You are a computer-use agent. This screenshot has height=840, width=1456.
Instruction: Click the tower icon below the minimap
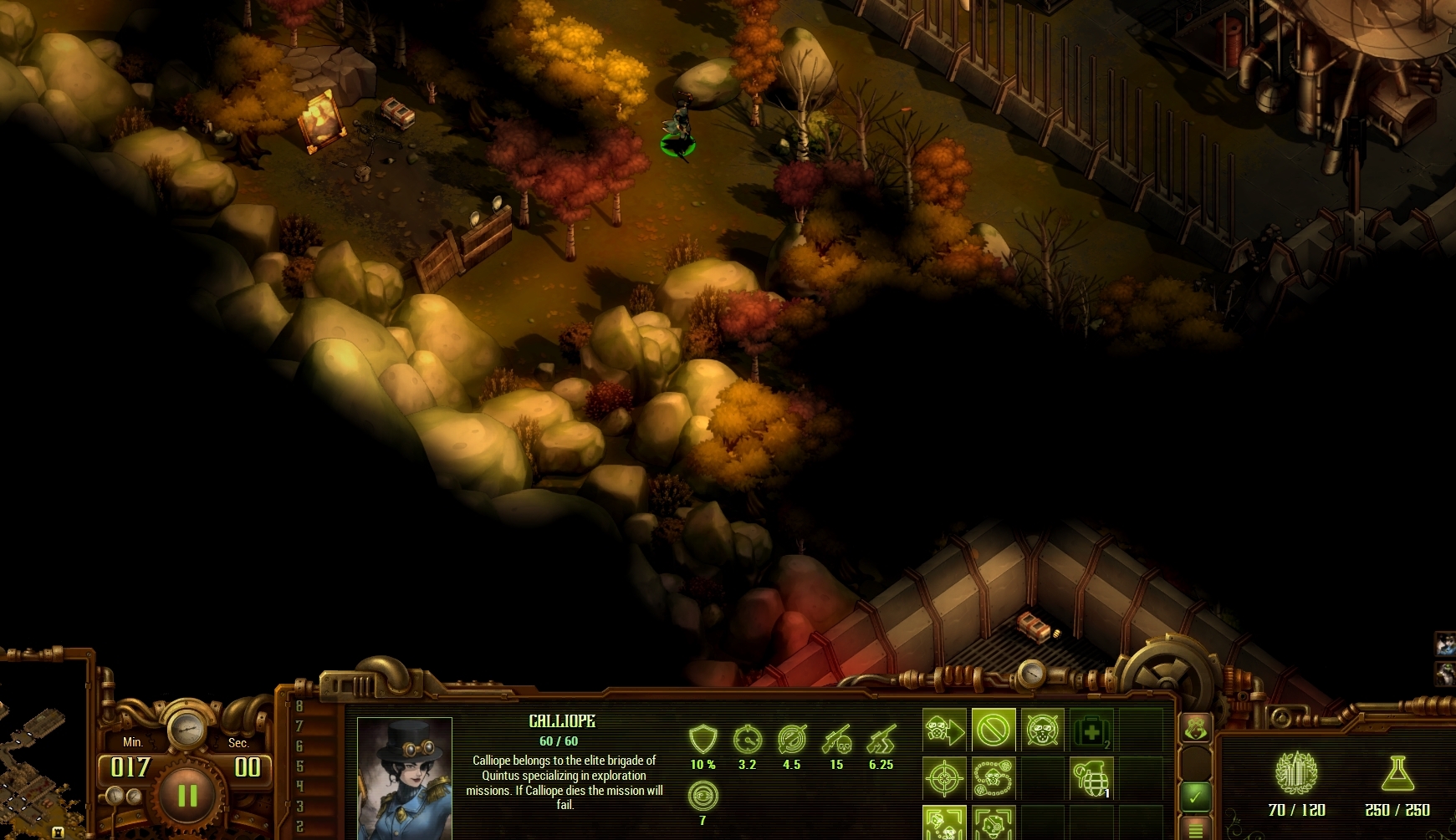point(59,832)
